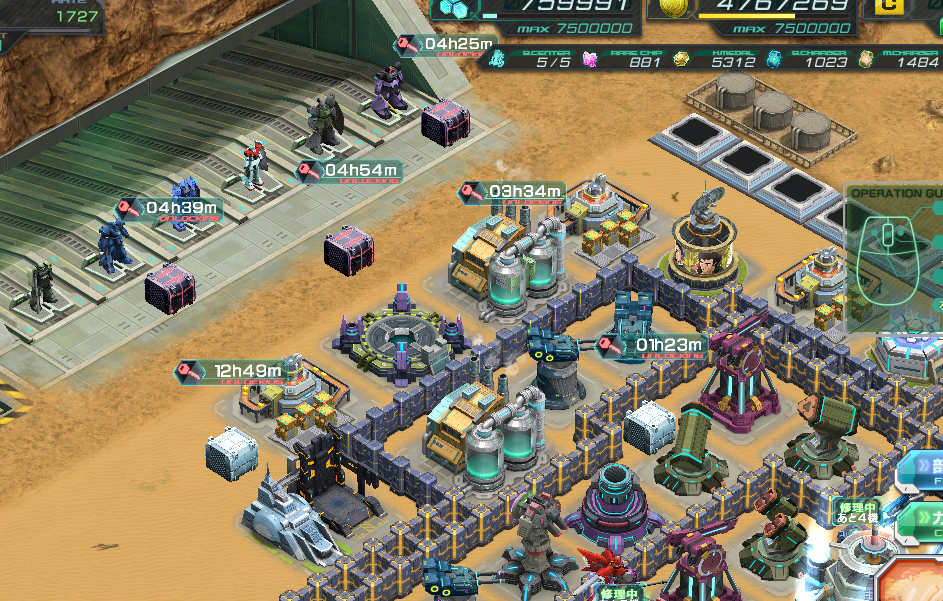
Task: Check the 03h34m unlocking timer
Action: click(512, 192)
